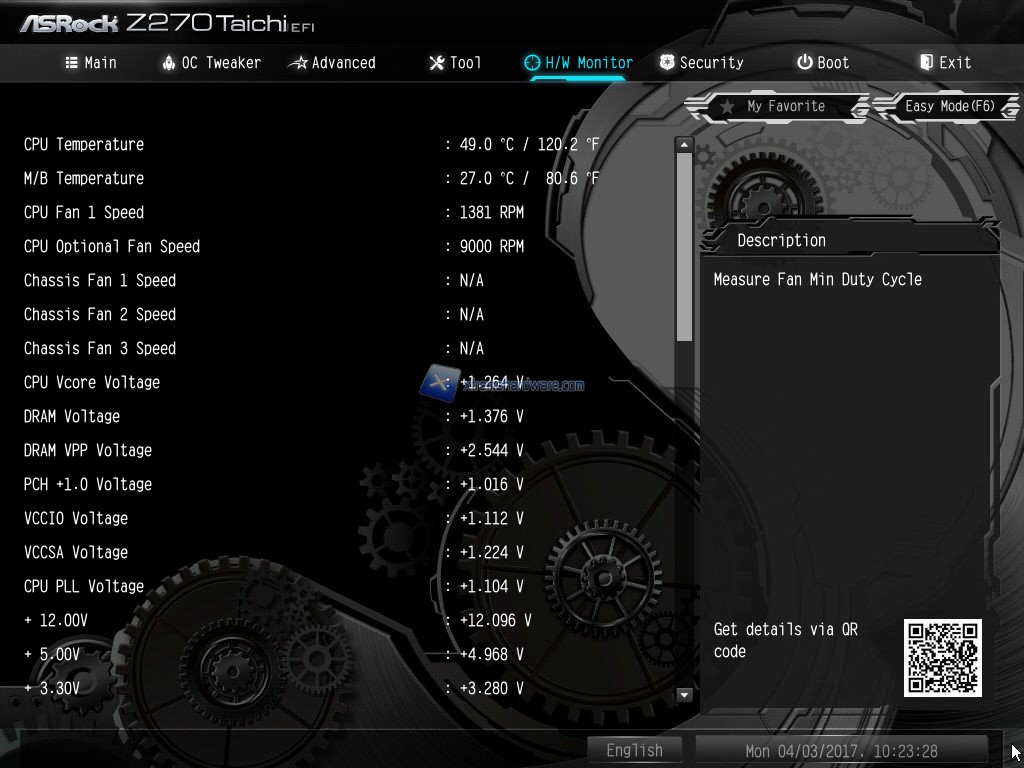Open the Security tab

click(701, 62)
